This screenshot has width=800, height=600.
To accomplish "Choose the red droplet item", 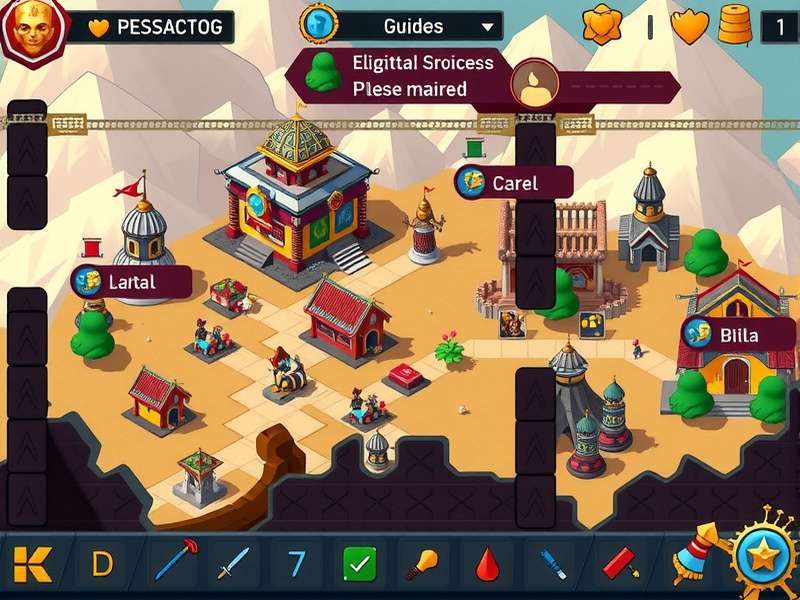I will click(486, 564).
